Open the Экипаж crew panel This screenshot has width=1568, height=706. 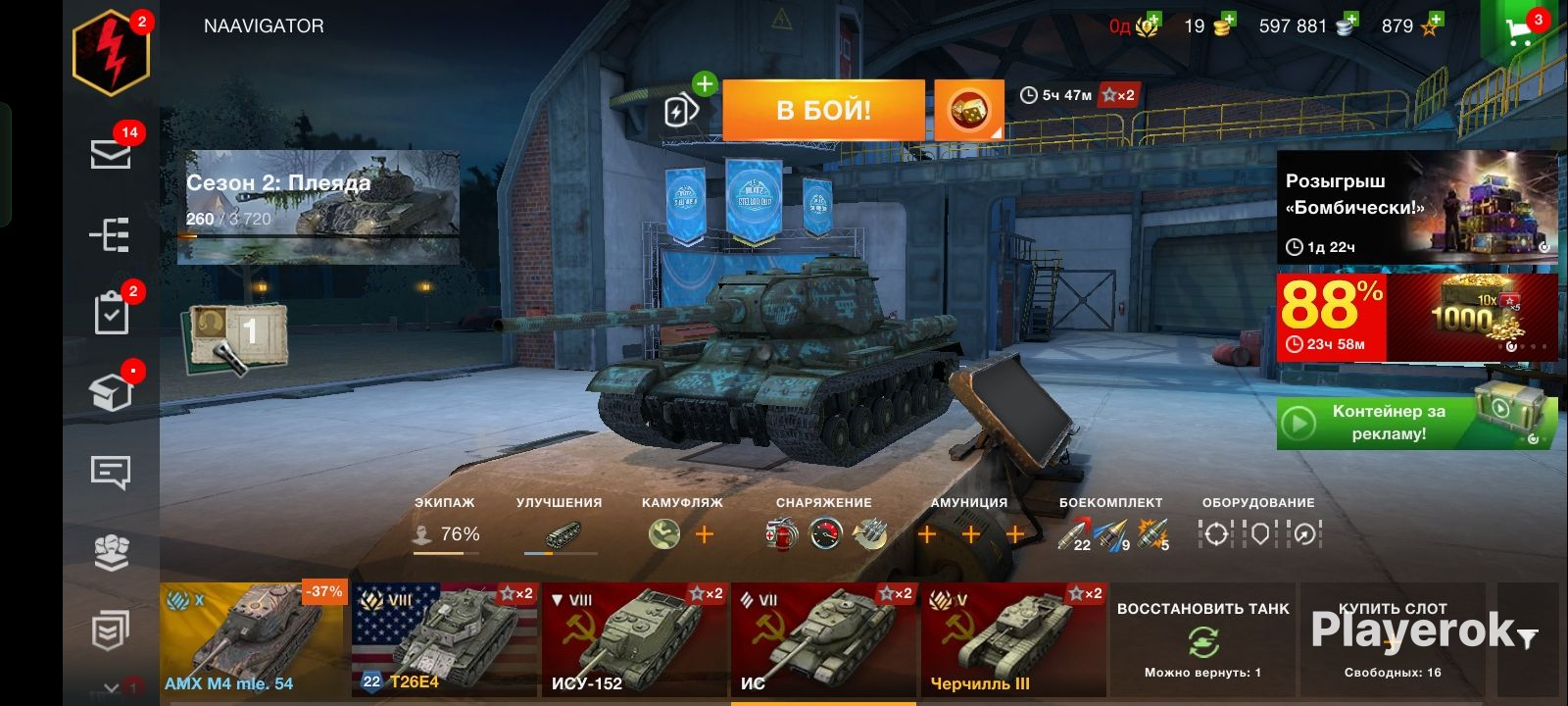coord(445,528)
